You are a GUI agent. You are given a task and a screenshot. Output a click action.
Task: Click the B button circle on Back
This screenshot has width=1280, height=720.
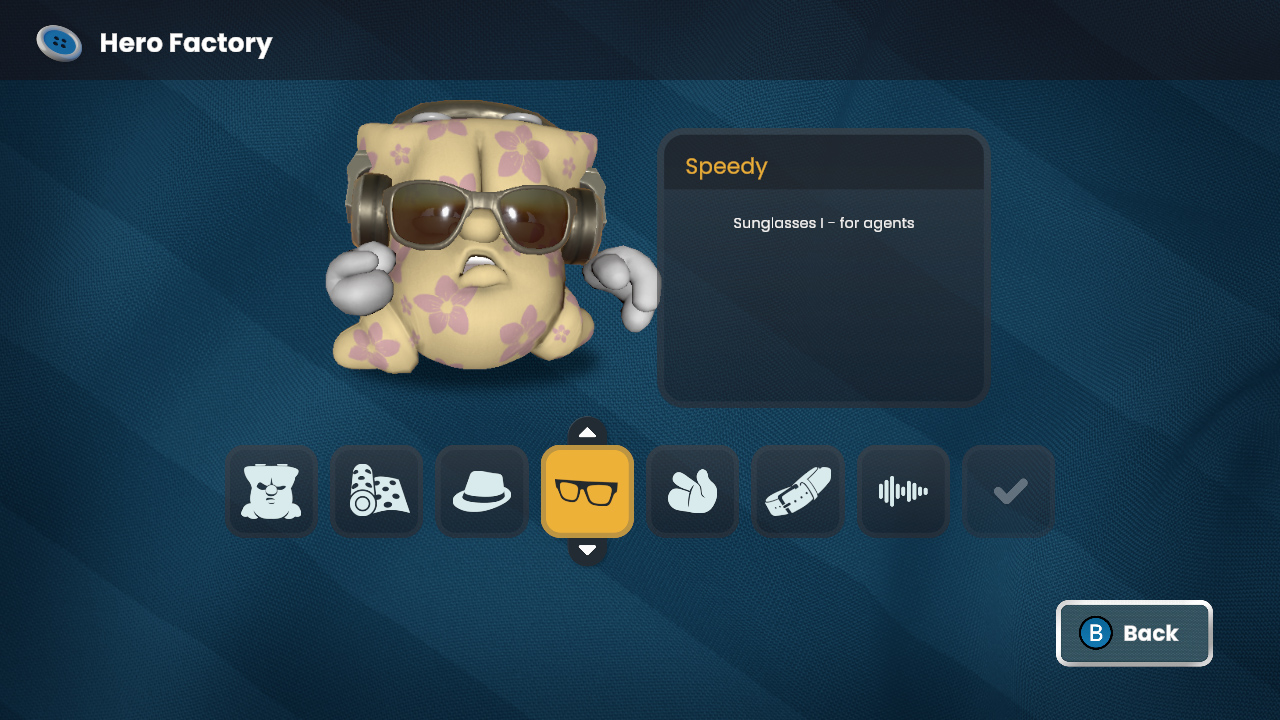tap(1095, 633)
